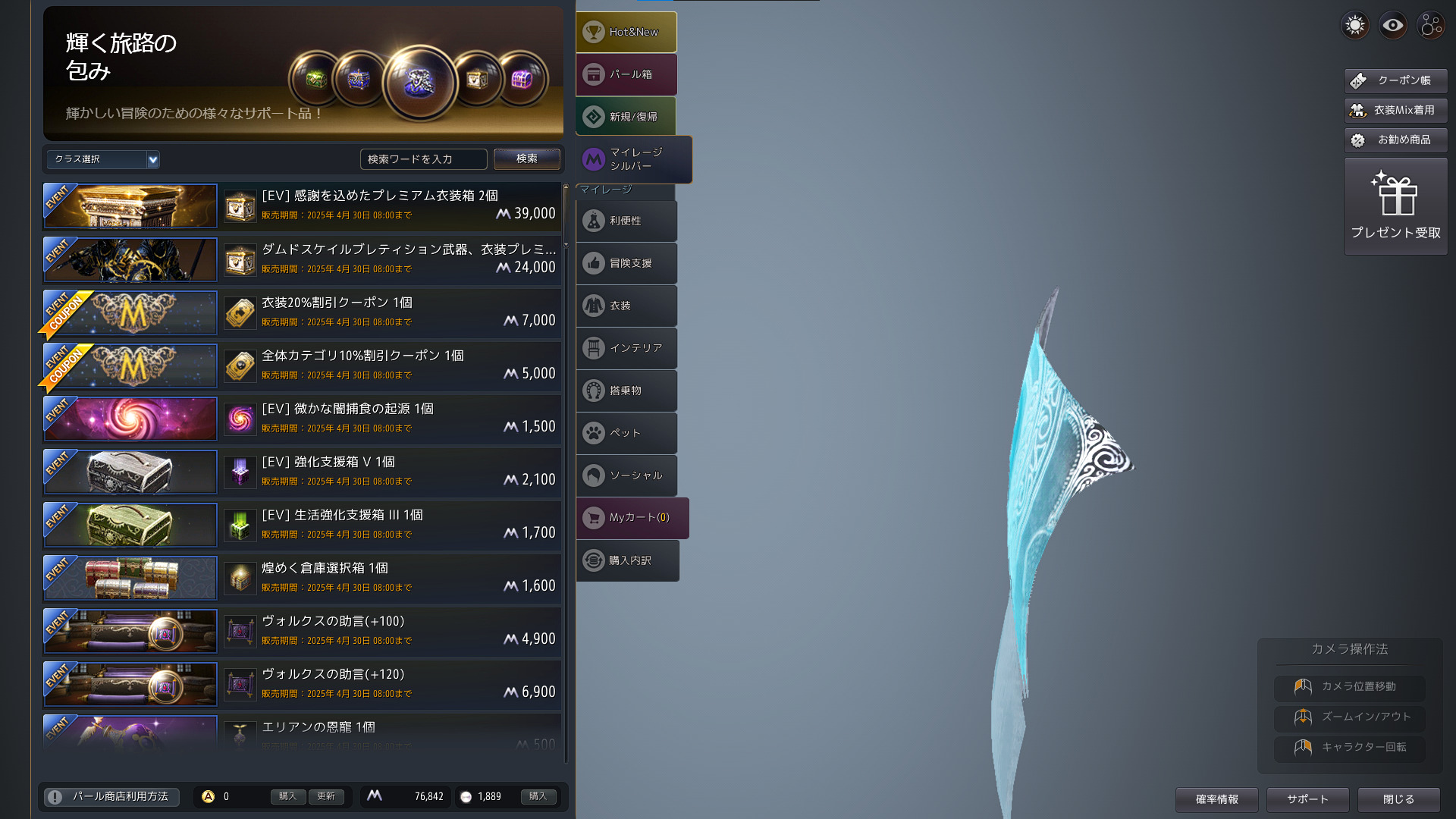Viewport: 1456px width, 819px height.
Task: Select the 新規/復帰 category tab
Action: point(626,117)
